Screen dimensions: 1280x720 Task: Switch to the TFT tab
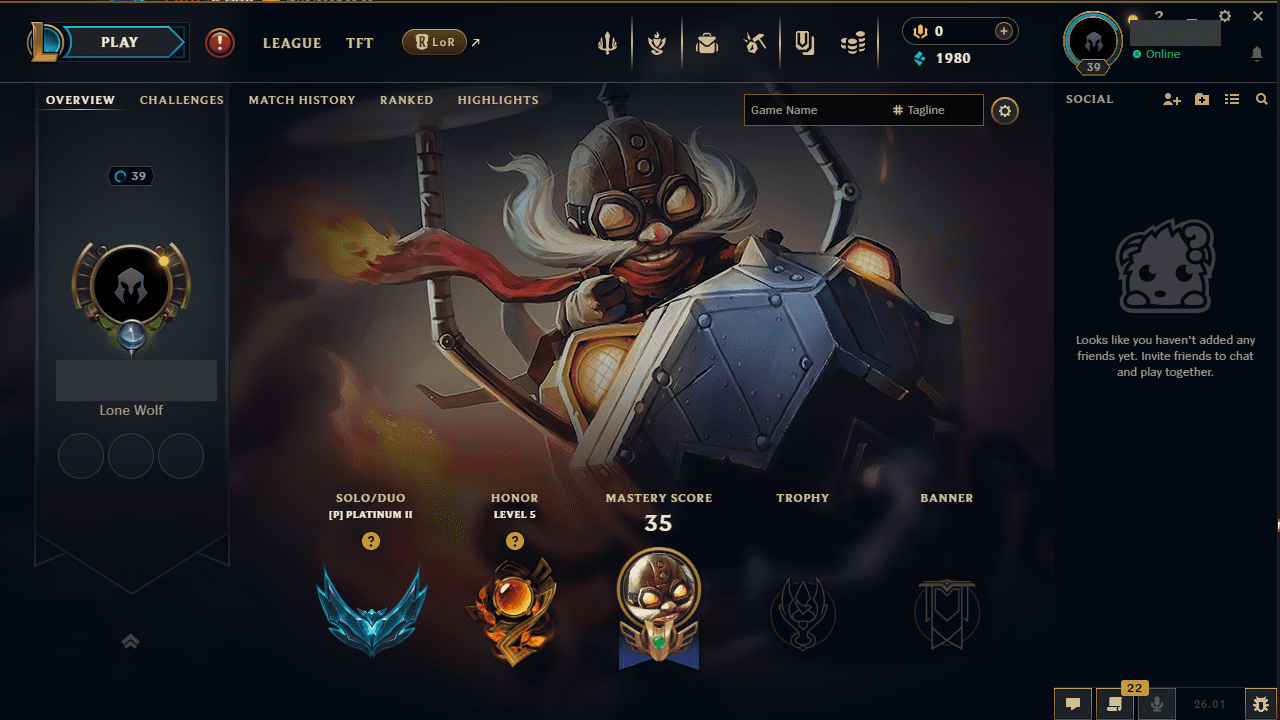pyautogui.click(x=359, y=43)
